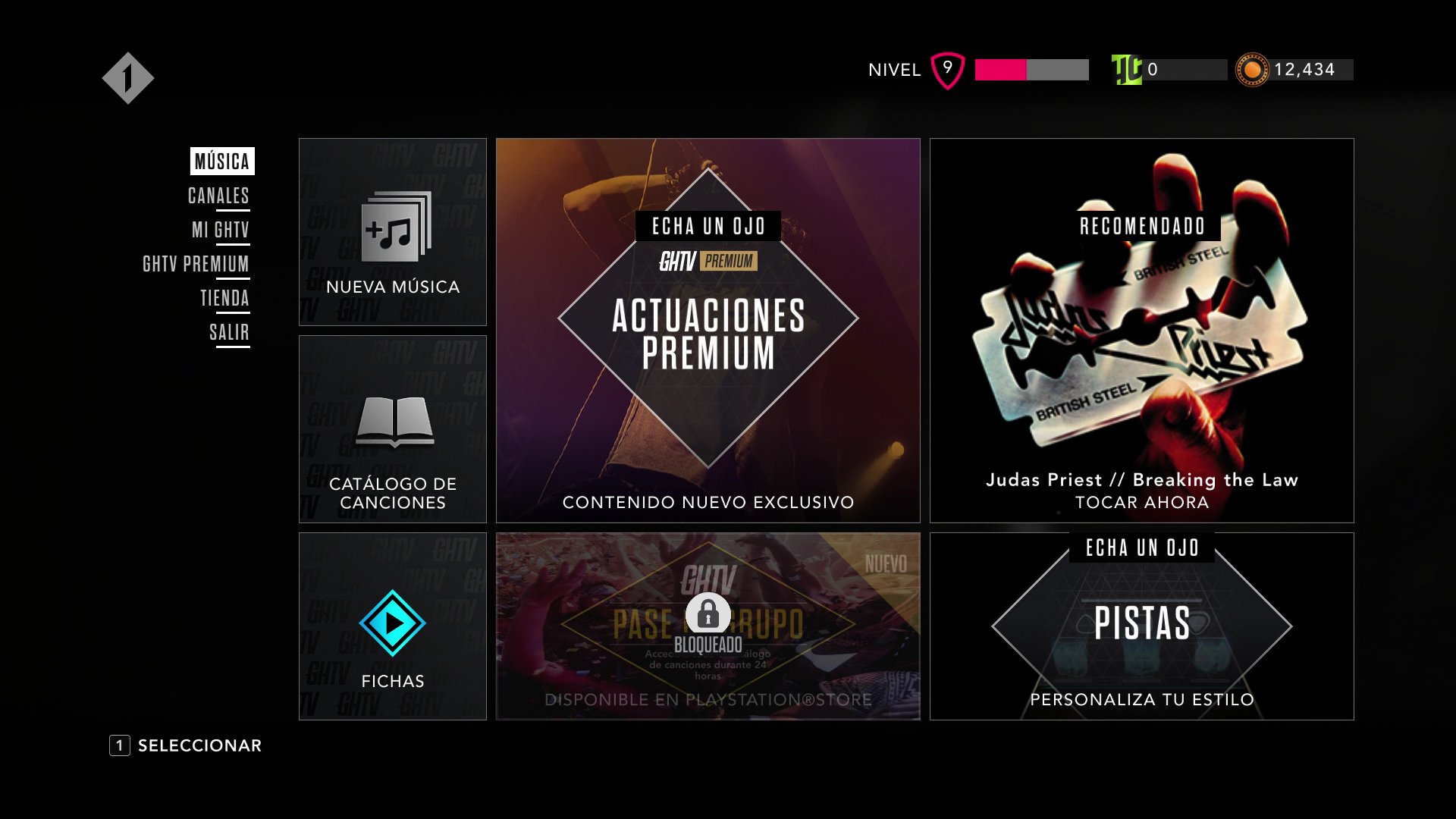View the Actuaciones Premium featured panel

pyautogui.click(x=708, y=331)
